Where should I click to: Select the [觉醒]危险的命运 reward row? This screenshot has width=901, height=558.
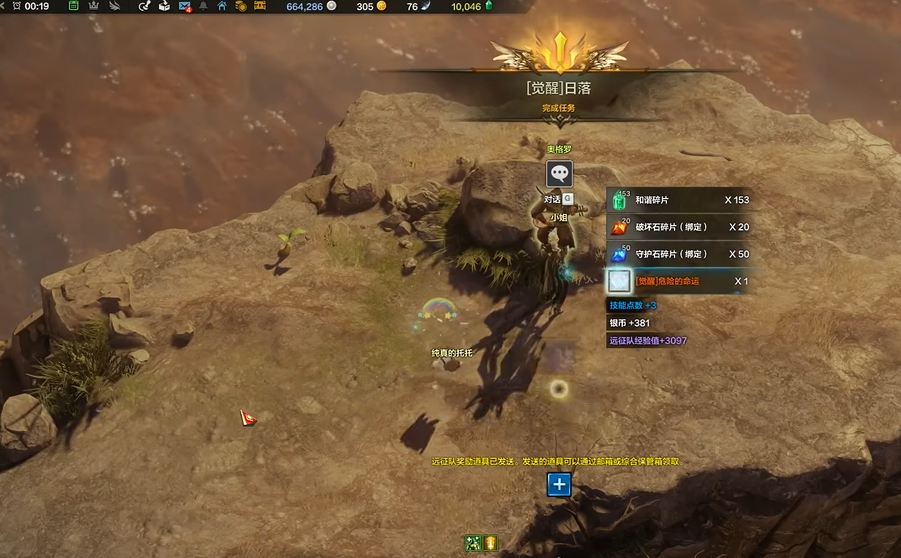(680, 281)
